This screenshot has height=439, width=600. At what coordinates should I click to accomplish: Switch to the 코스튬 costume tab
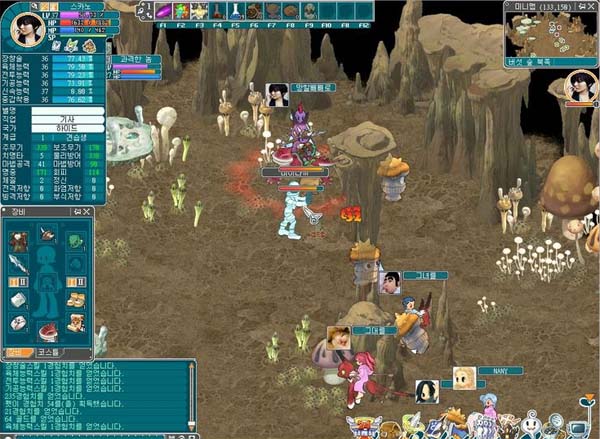(48, 353)
